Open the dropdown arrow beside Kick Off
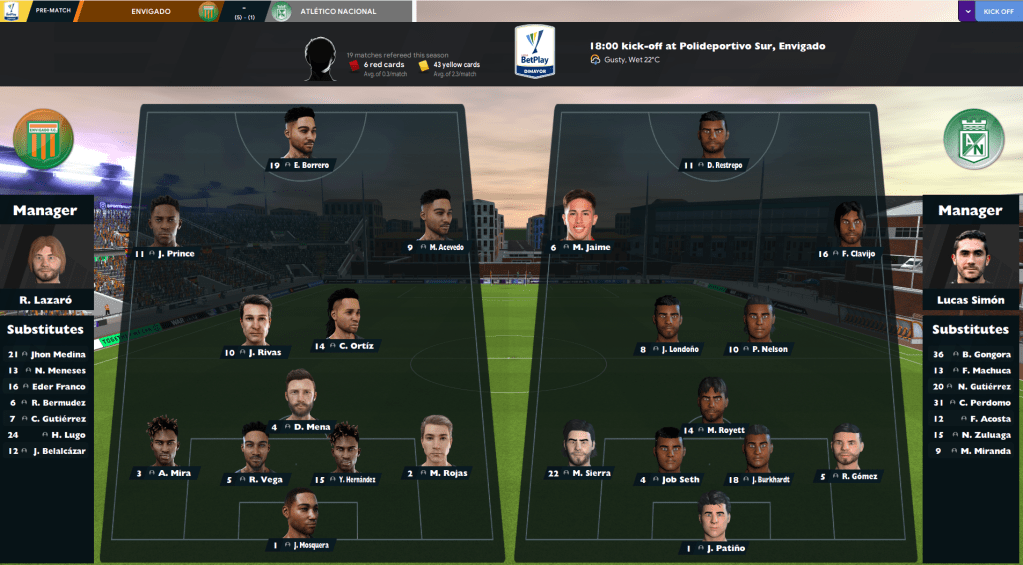 (966, 11)
